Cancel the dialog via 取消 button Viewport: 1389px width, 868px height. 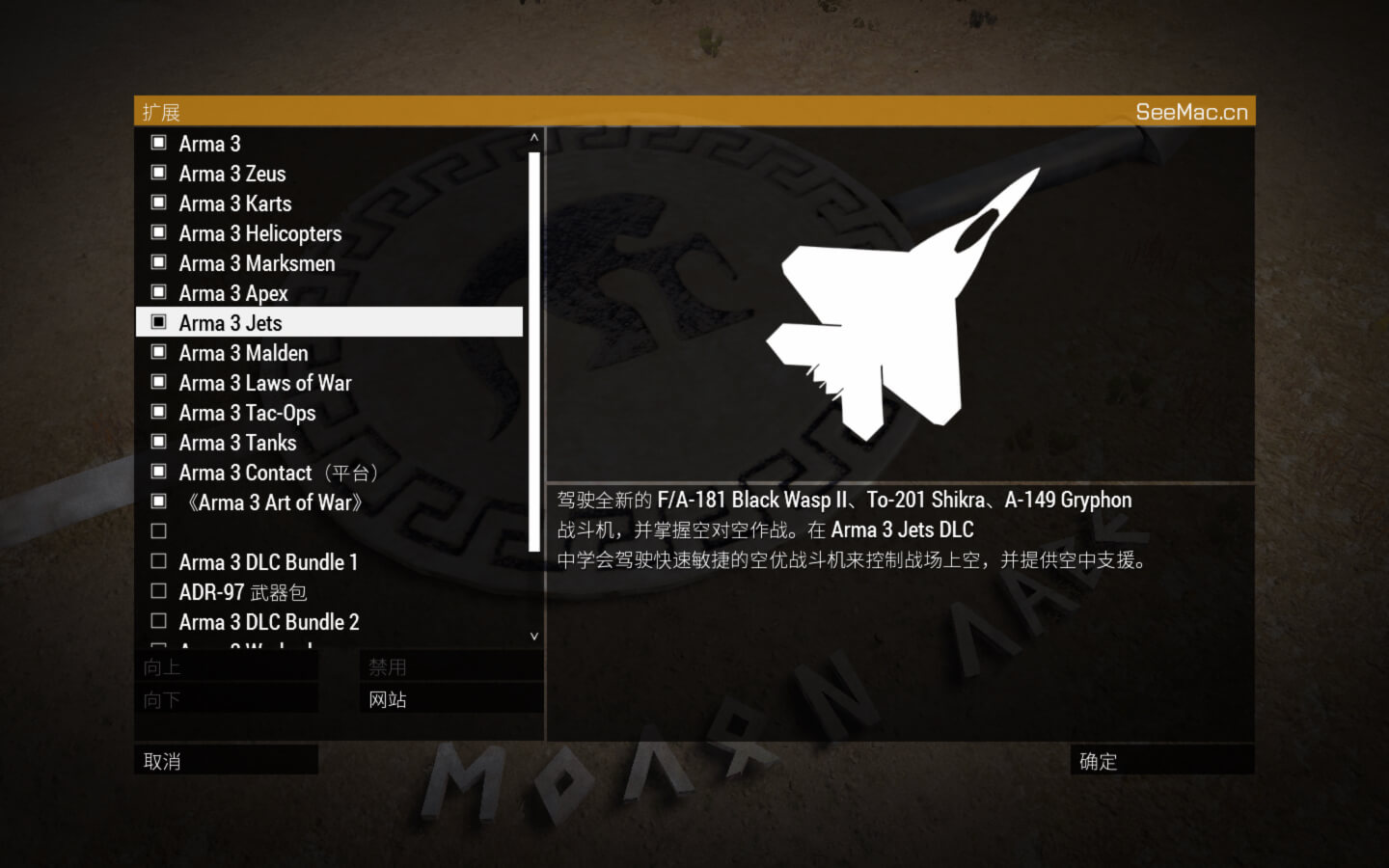226,761
